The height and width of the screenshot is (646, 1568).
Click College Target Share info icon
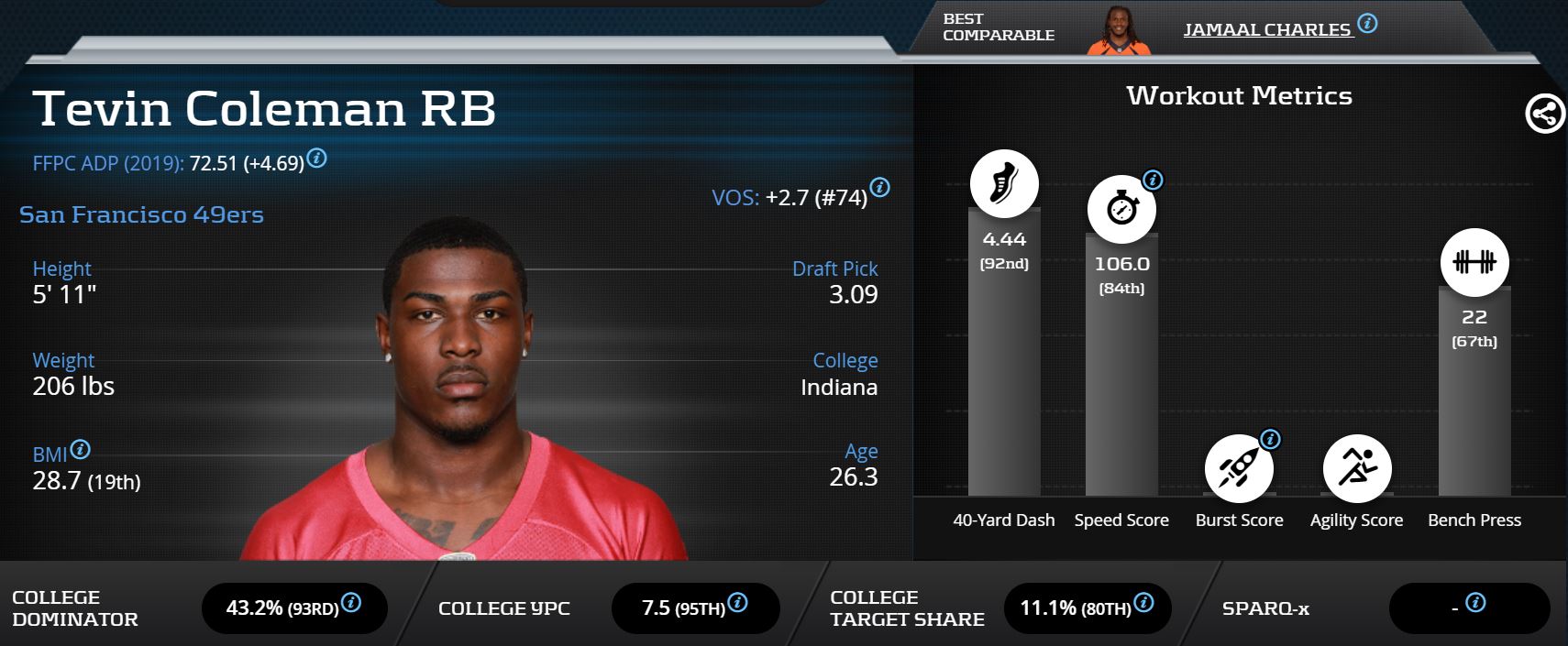click(x=1143, y=602)
